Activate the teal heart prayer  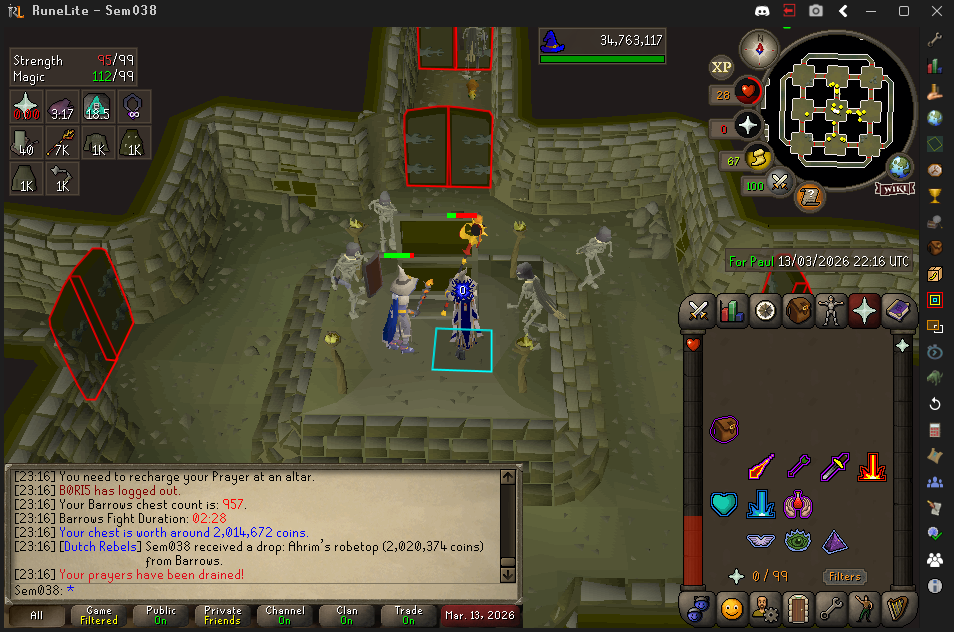[x=724, y=504]
